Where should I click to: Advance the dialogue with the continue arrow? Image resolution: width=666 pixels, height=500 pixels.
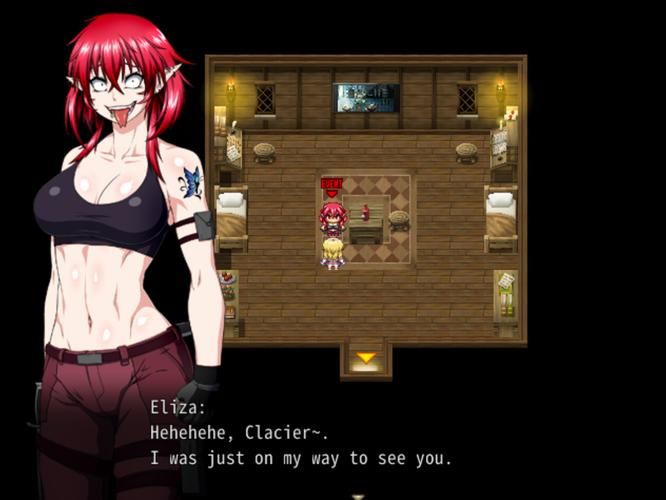tap(358, 495)
